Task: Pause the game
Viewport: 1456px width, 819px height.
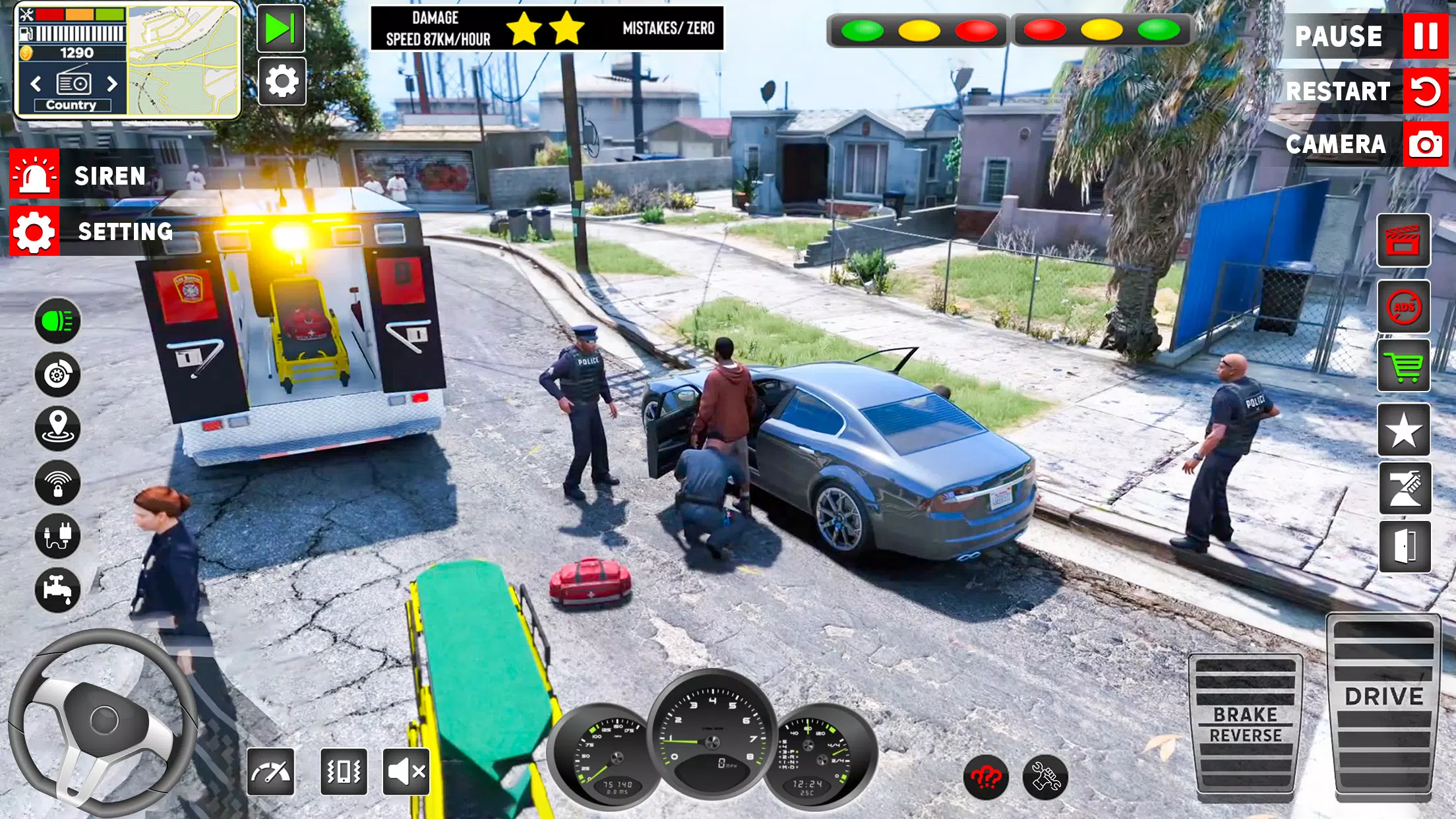Action: tap(1424, 36)
